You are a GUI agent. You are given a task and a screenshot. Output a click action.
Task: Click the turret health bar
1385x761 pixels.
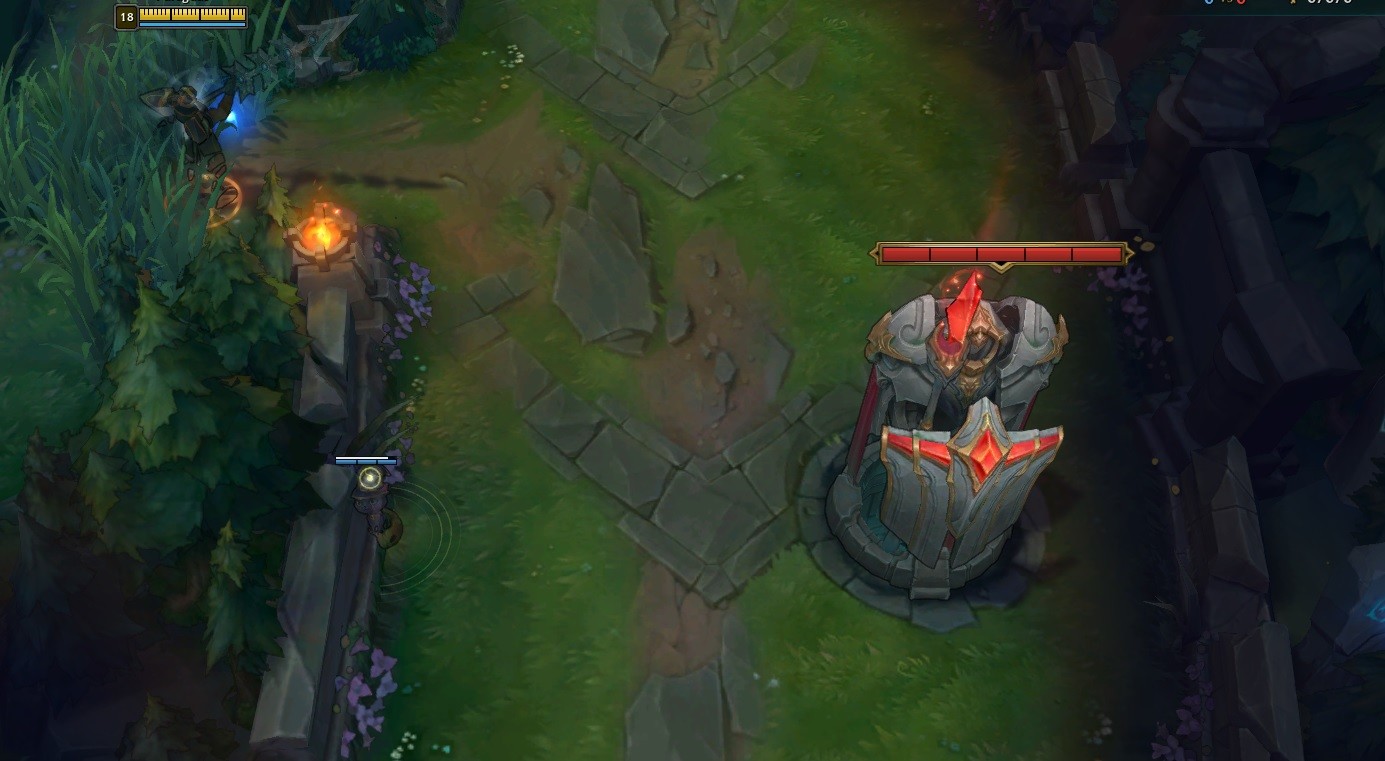(1000, 253)
